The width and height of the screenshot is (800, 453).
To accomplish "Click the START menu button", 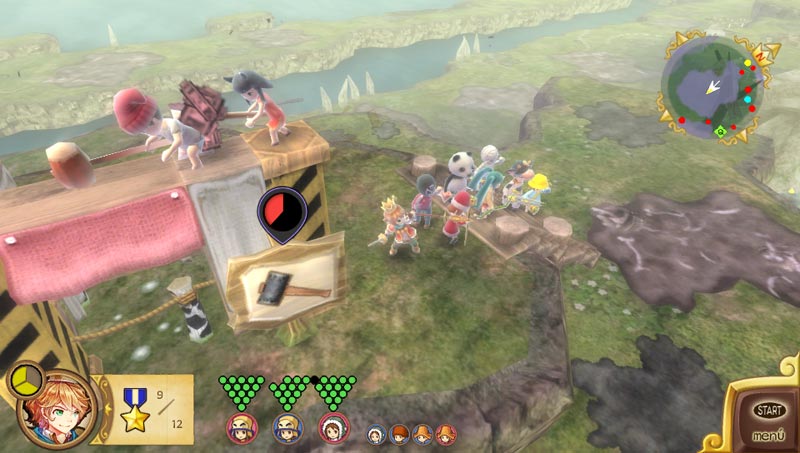I will pyautogui.click(x=768, y=410).
